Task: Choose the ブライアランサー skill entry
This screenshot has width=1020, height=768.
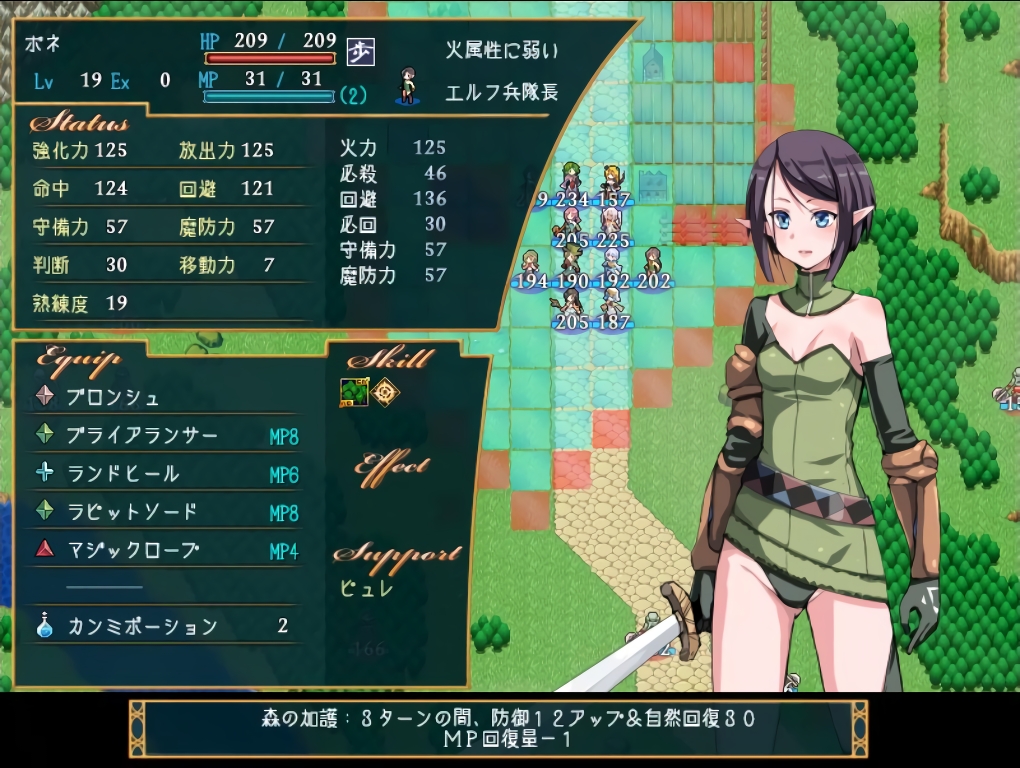Action: [141, 436]
